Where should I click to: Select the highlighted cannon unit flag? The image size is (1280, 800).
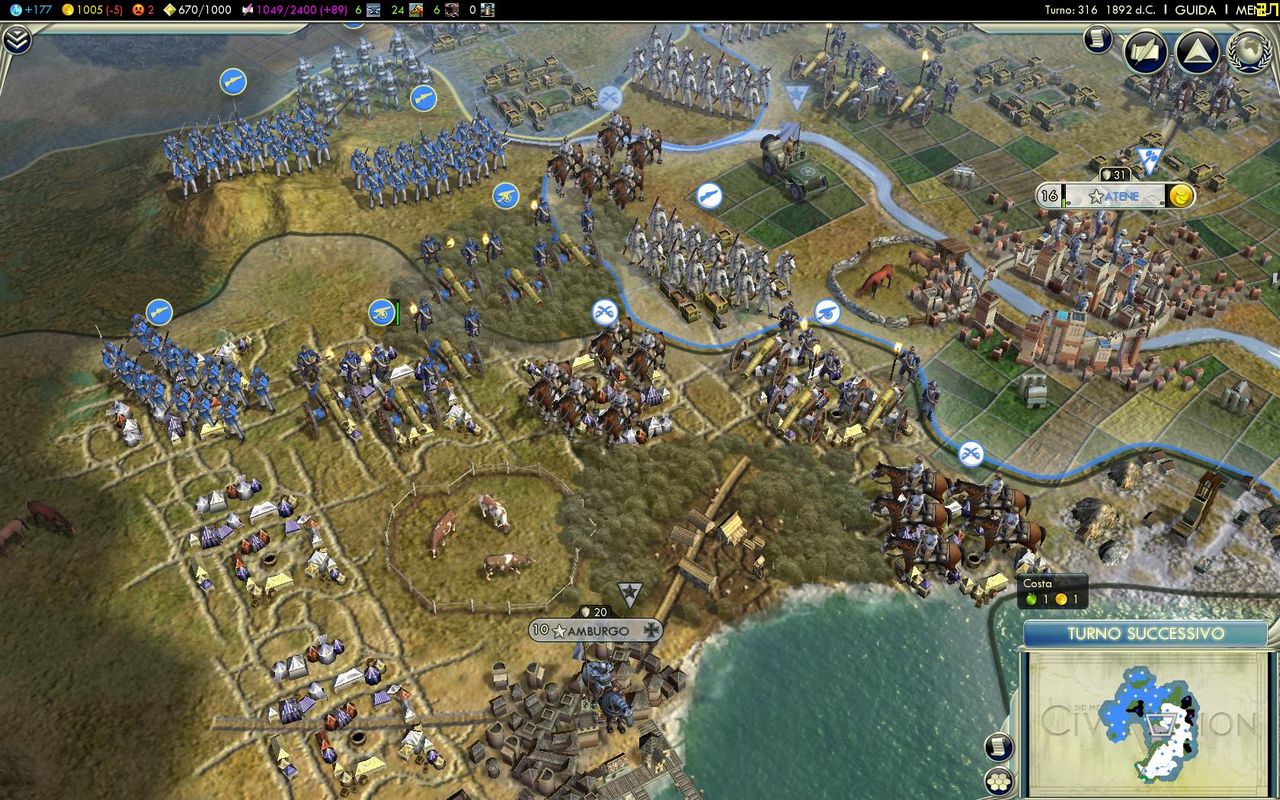(382, 313)
